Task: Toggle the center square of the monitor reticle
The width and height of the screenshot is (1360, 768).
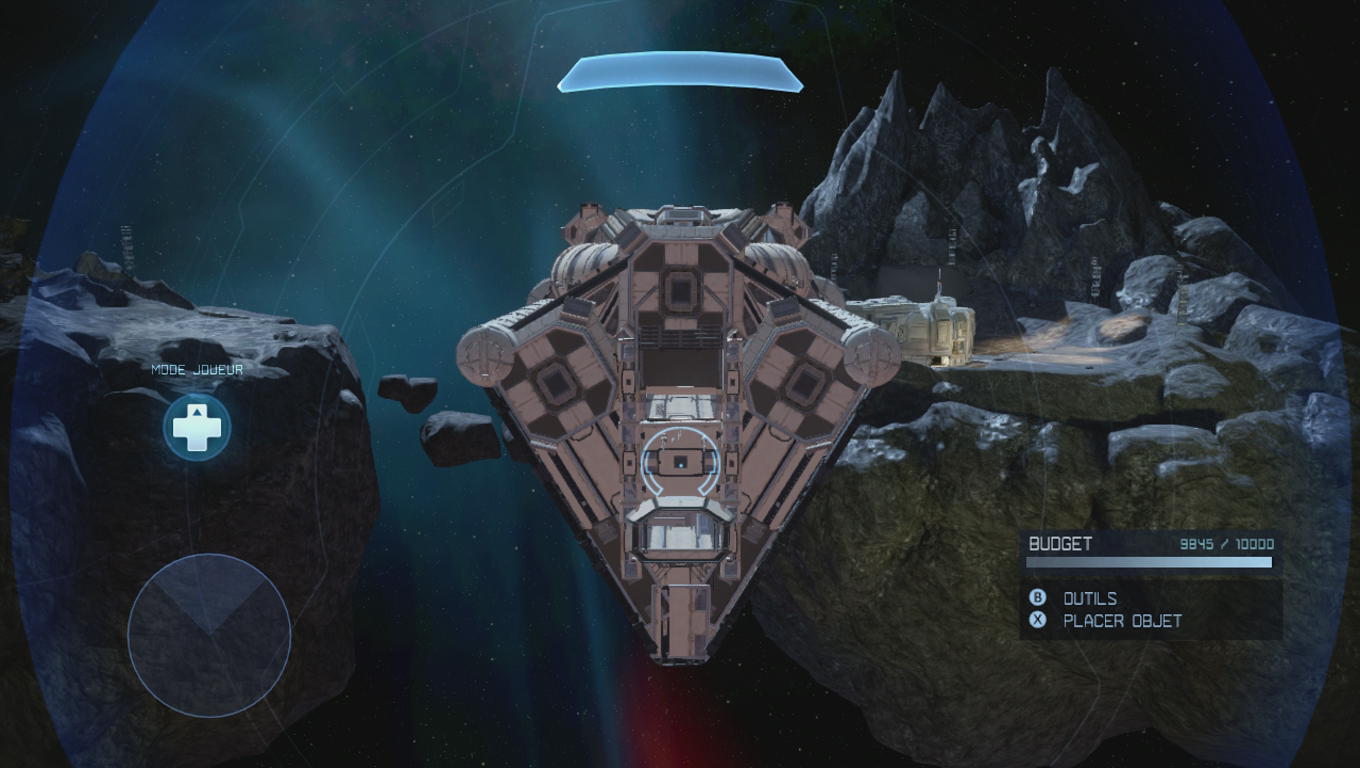Action: coord(681,462)
